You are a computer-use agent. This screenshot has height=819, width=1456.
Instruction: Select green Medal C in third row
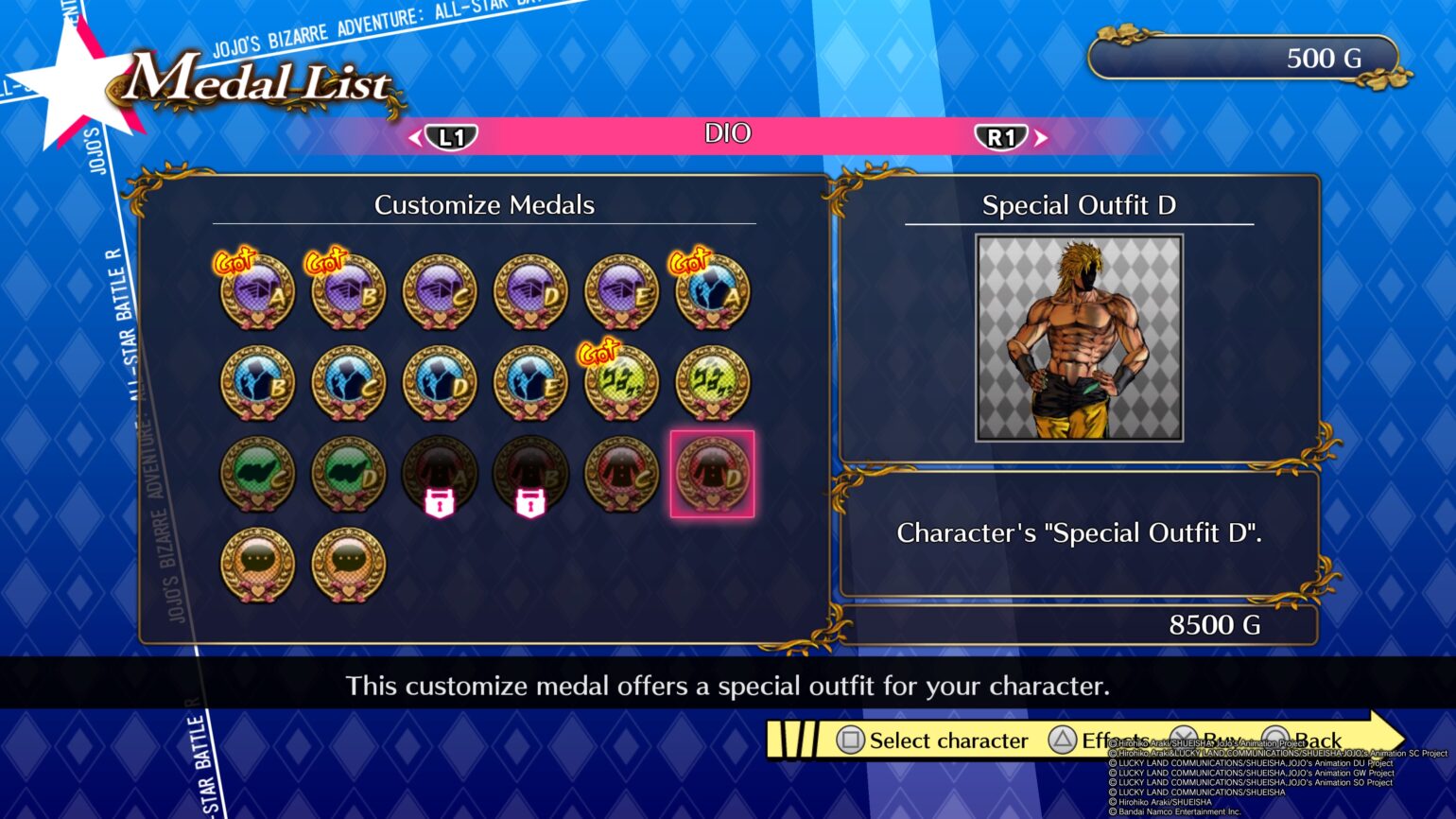(x=255, y=473)
